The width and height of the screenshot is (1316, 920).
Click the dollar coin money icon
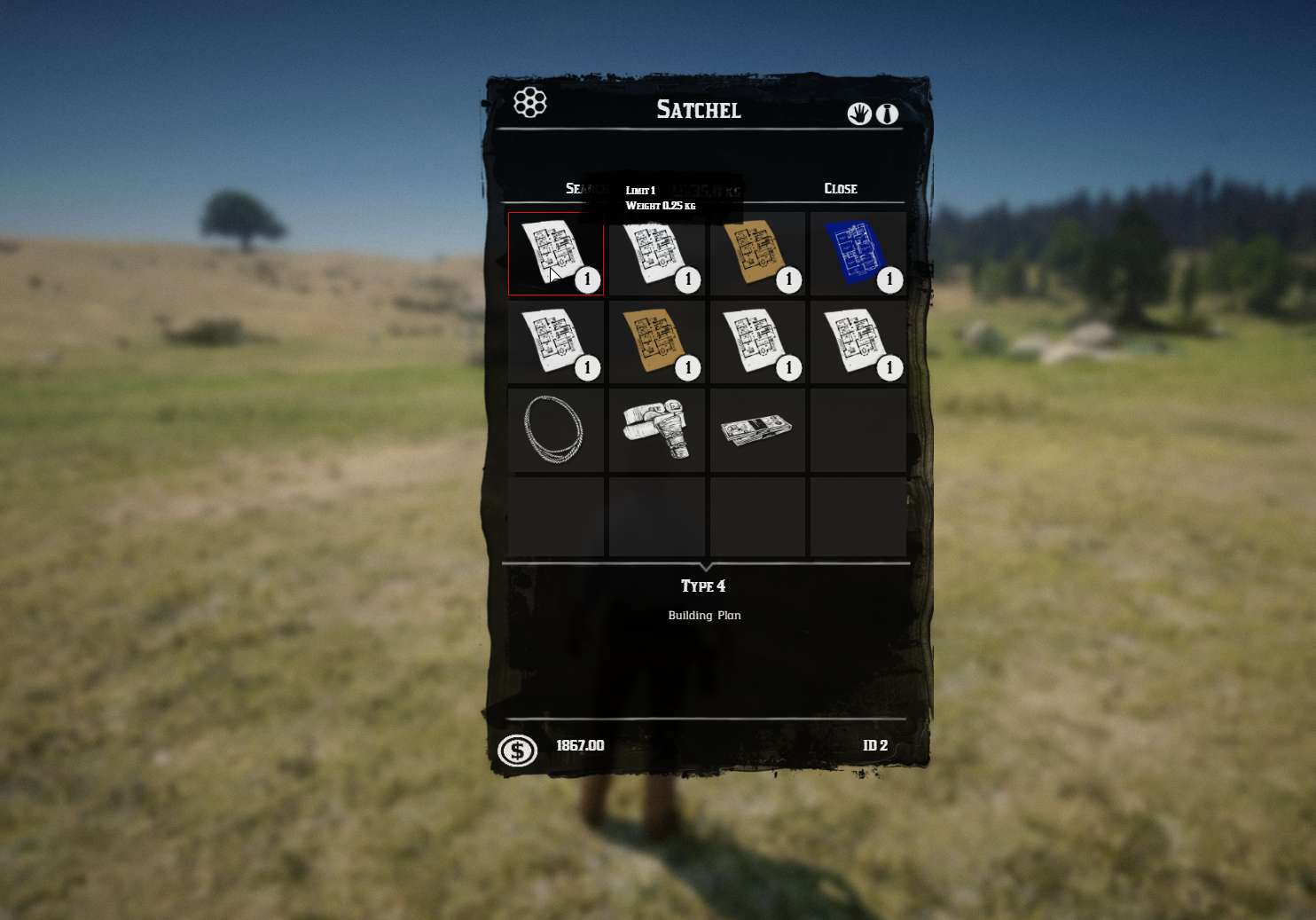coord(517,751)
